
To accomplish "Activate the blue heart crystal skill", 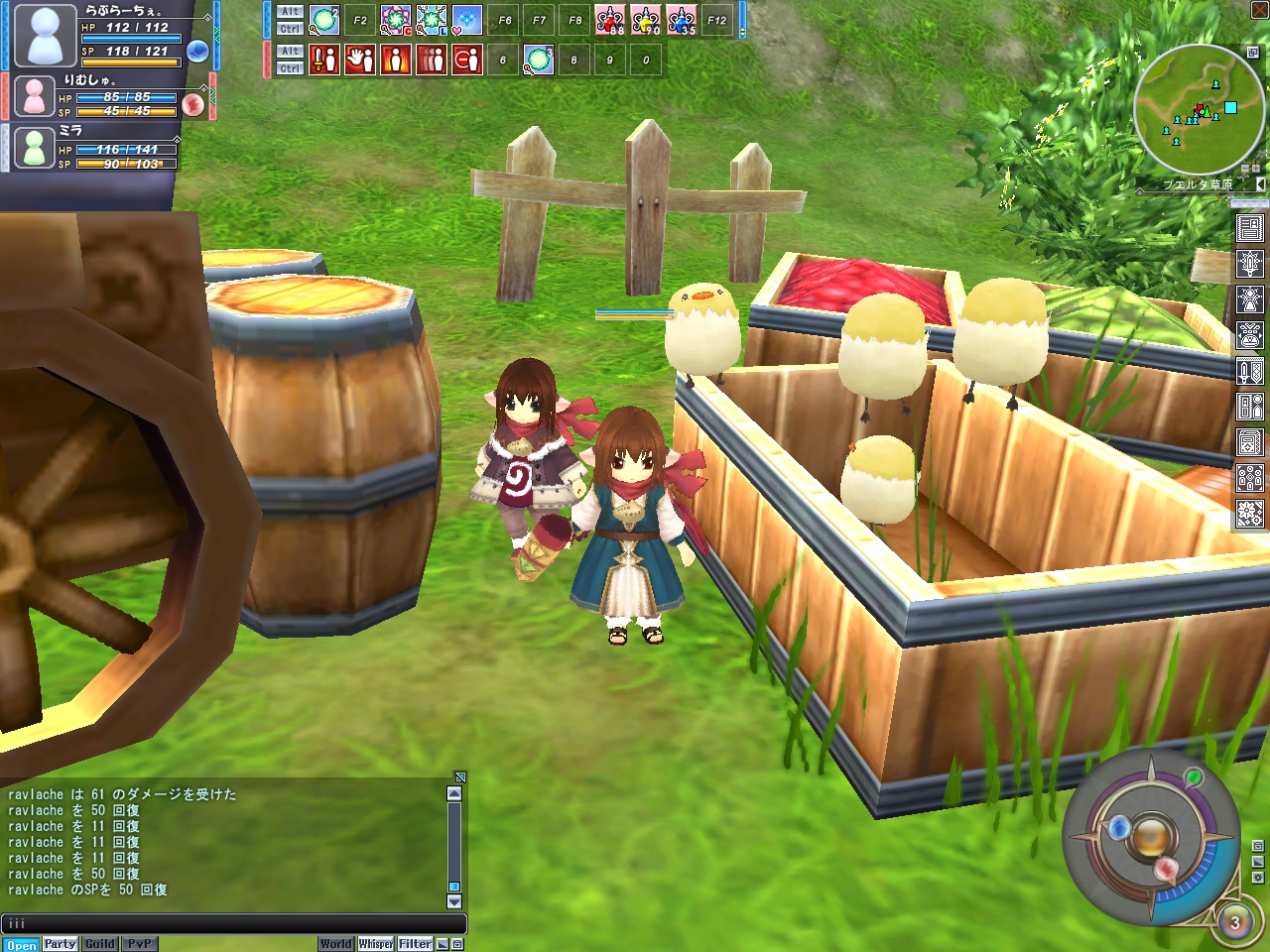I will coord(466,20).
